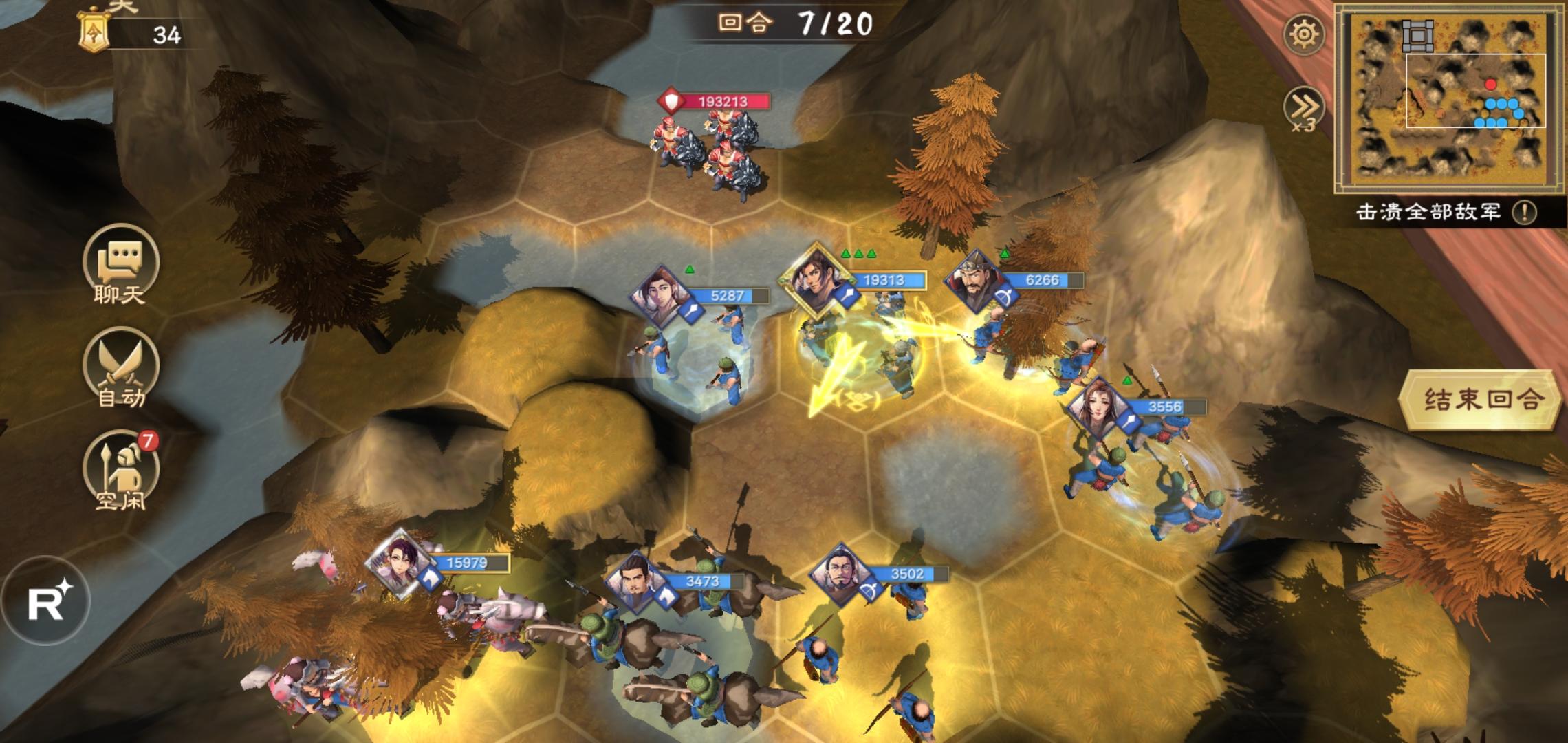Choose the archer general with 6266 troops
This screenshot has height=743, width=1568.
[975, 281]
